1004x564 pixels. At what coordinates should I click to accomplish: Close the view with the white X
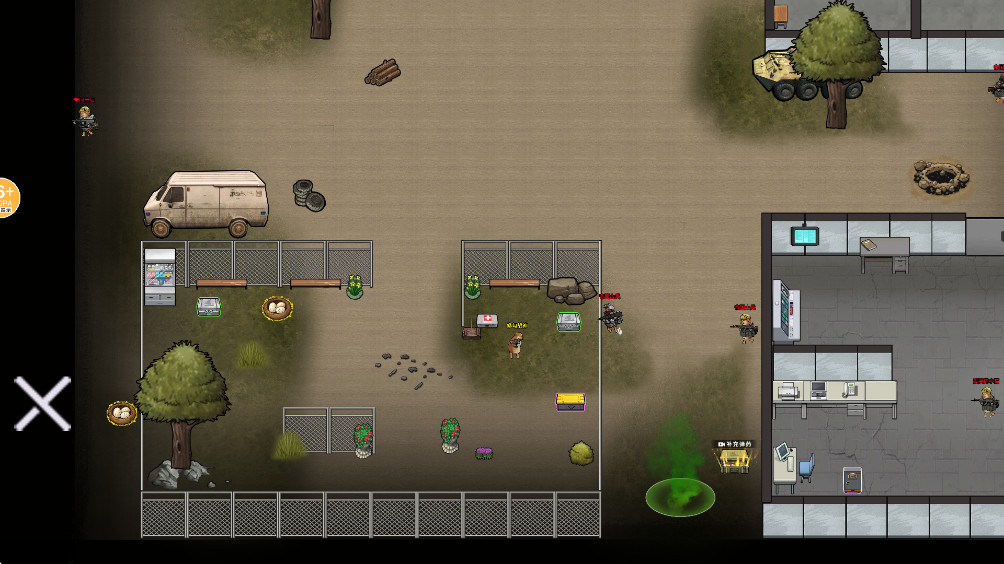click(42, 403)
